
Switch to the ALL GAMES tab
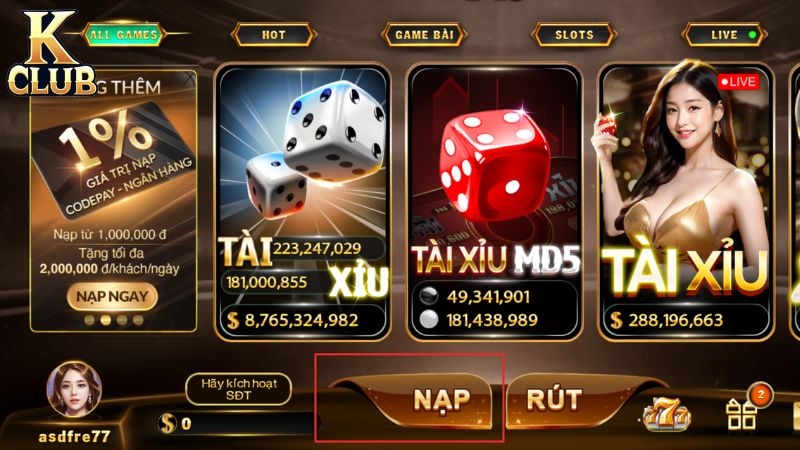point(123,34)
